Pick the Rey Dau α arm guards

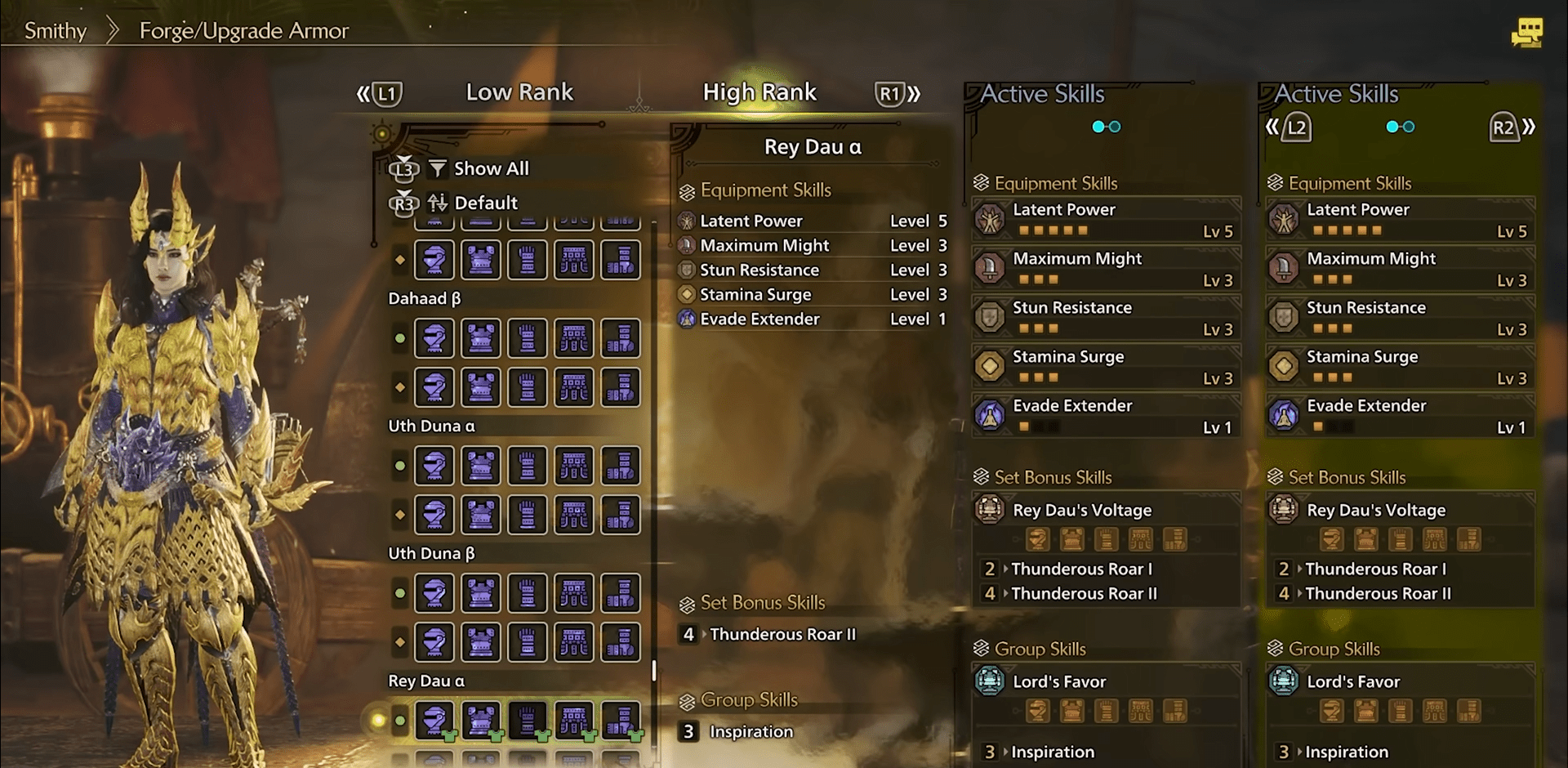point(528,721)
